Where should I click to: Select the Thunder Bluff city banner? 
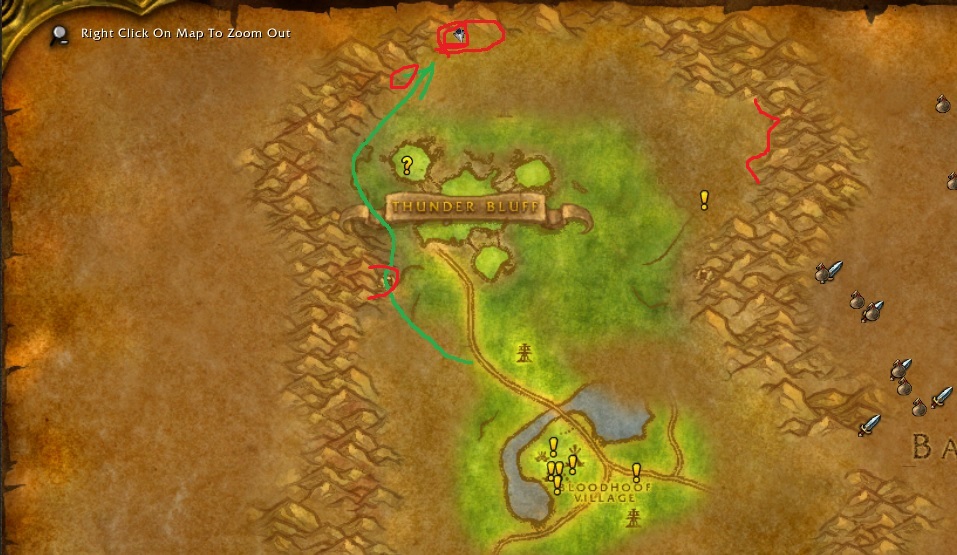coord(465,208)
